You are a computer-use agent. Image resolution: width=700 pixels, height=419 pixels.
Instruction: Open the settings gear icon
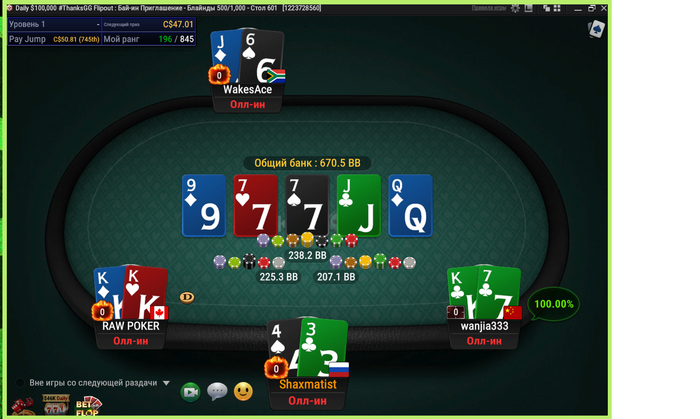[515, 8]
